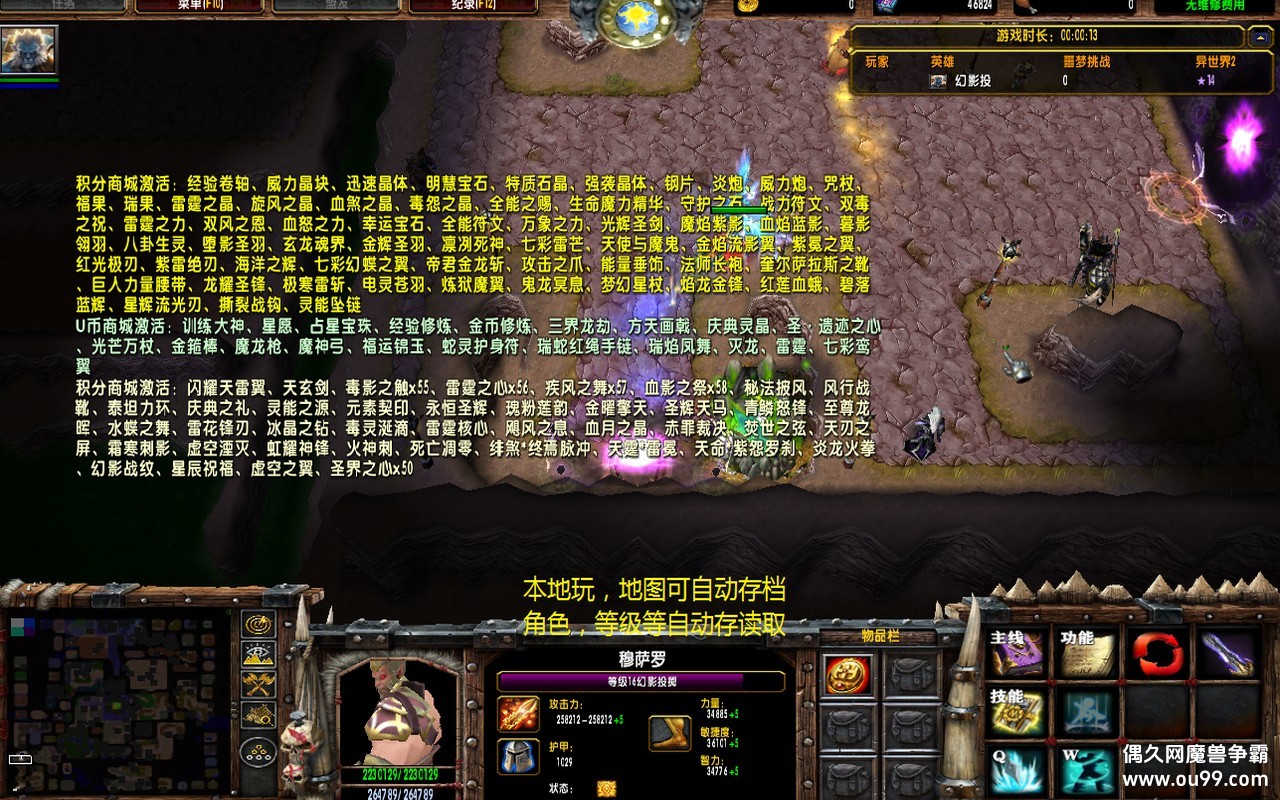The image size is (1280, 800).
Task: Cast the Q frost spike ability
Action: pyautogui.click(x=1015, y=770)
